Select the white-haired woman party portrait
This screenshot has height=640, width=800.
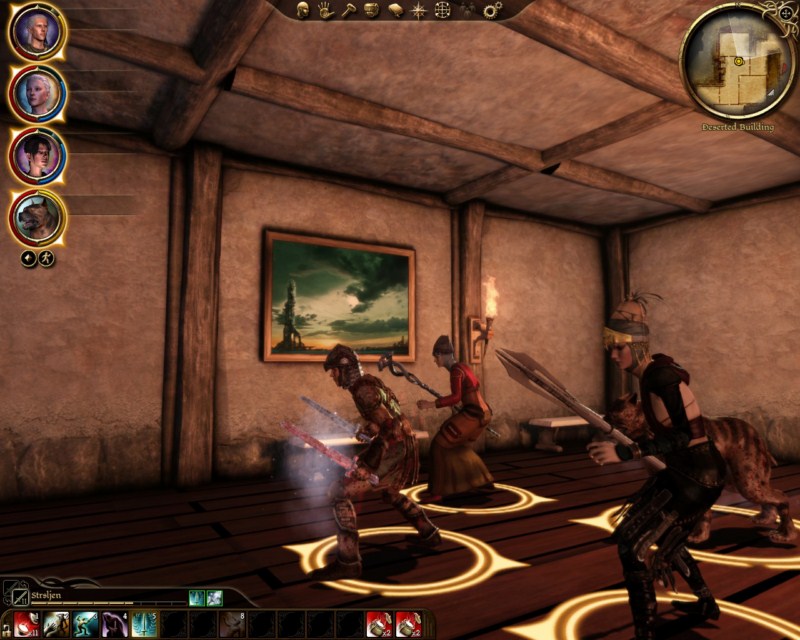pyautogui.click(x=38, y=94)
